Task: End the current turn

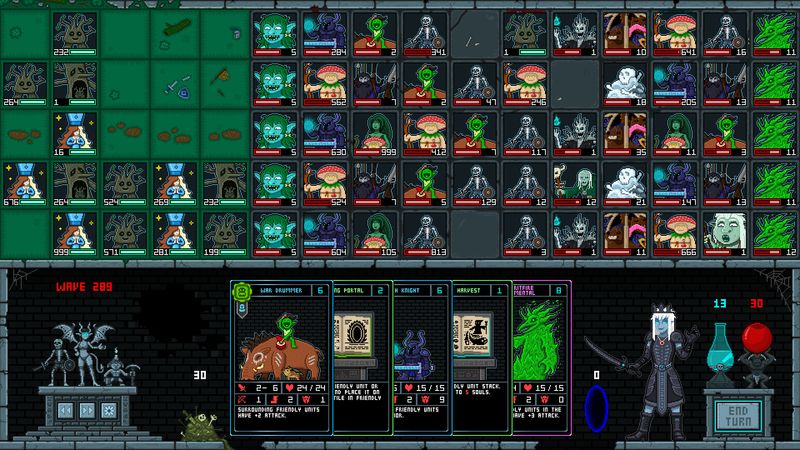Action: pyautogui.click(x=738, y=415)
